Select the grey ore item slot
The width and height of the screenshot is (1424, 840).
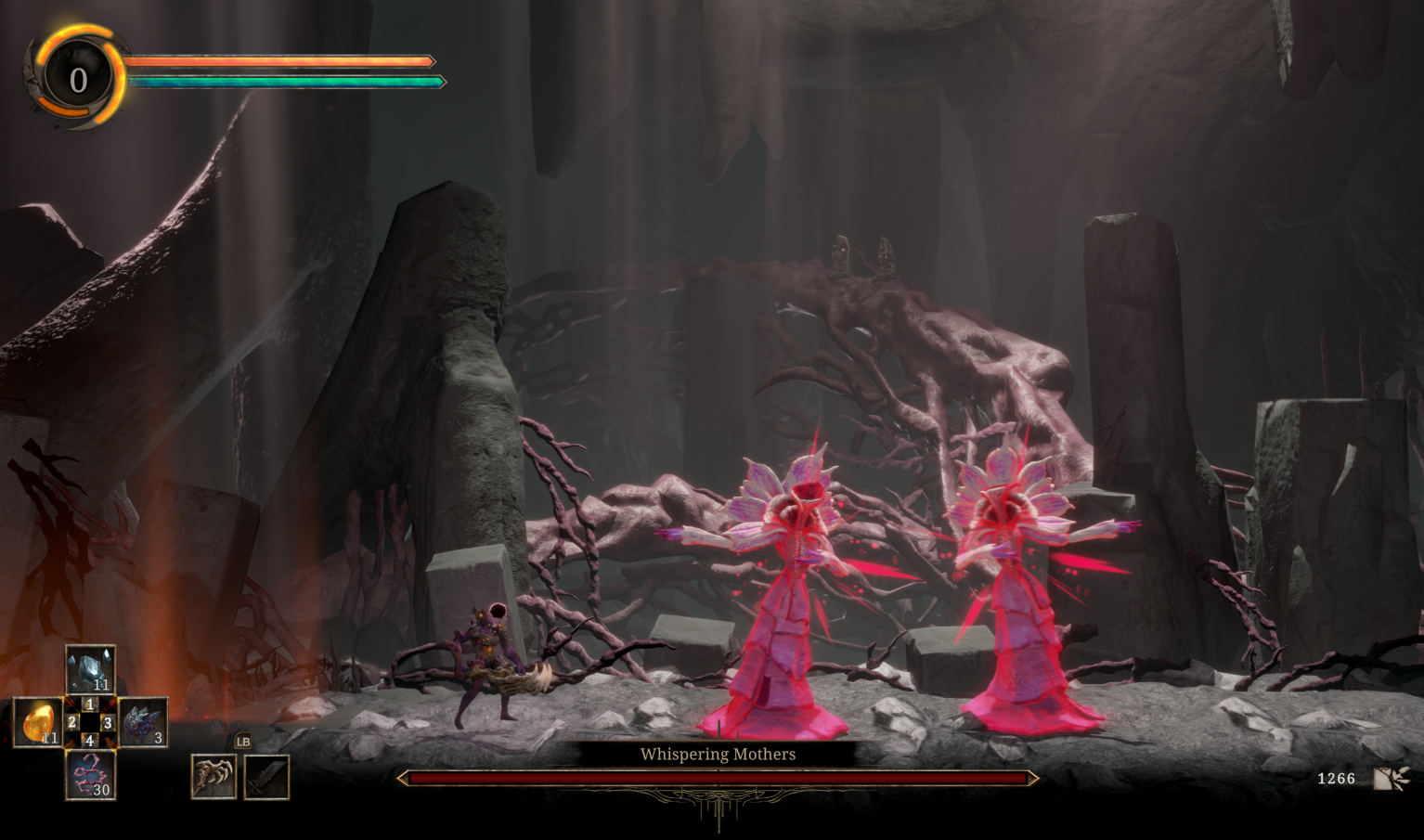(90, 668)
